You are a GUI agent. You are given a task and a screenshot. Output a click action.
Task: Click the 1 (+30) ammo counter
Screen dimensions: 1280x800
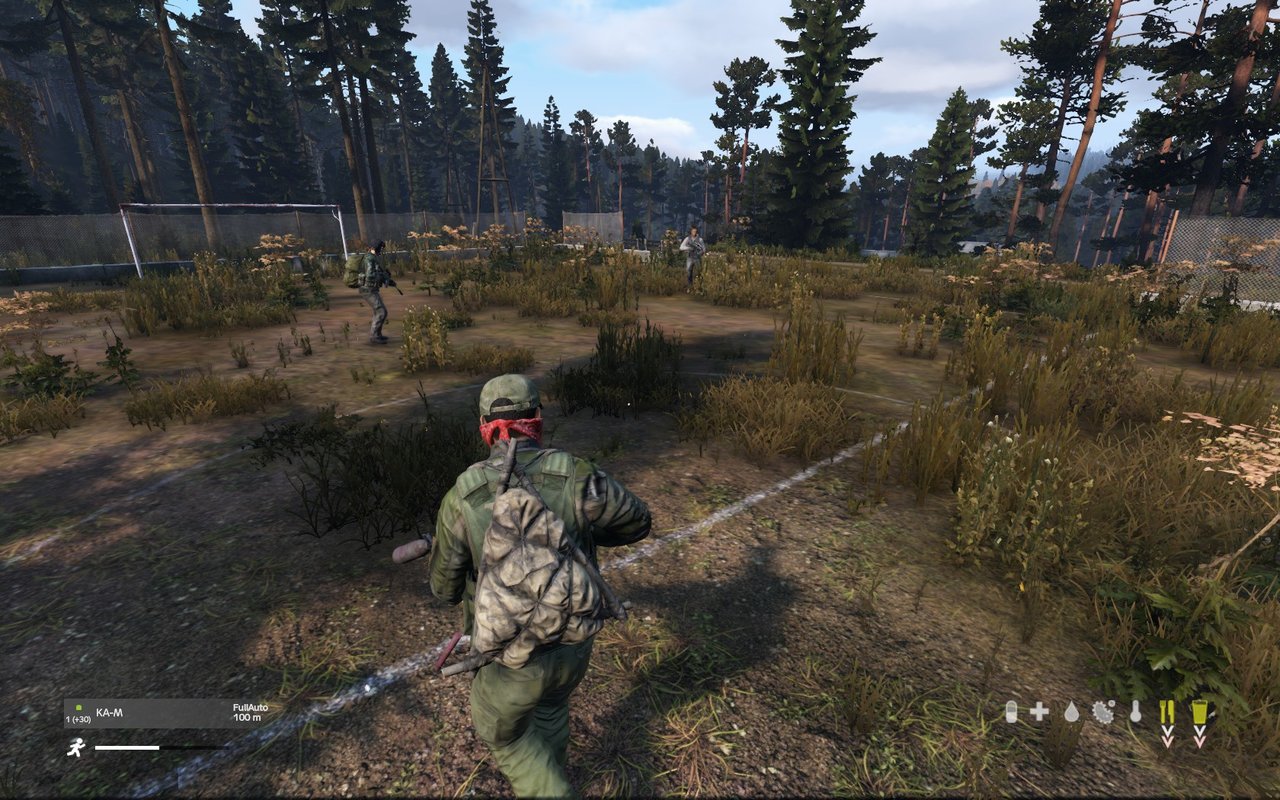(x=77, y=719)
